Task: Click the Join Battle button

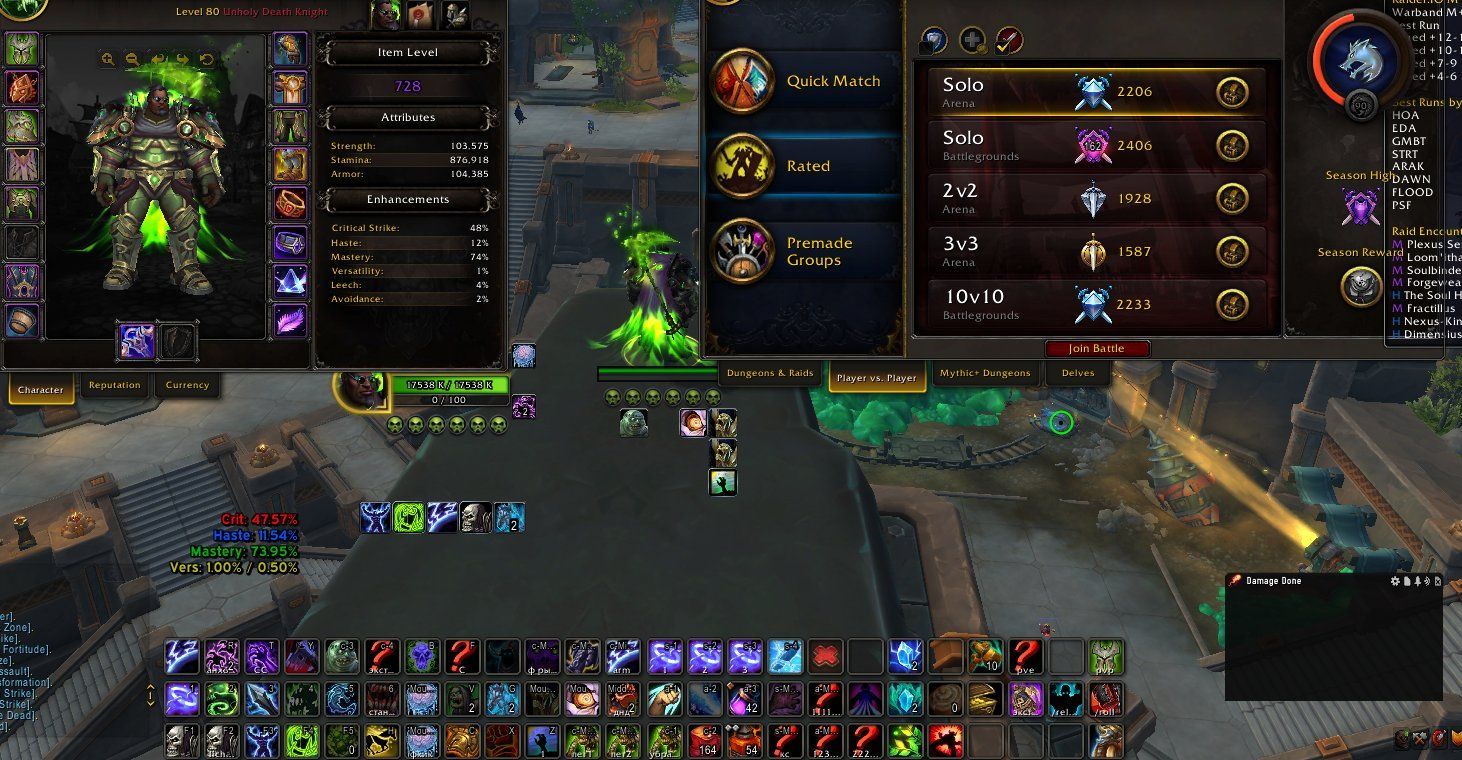Action: pyautogui.click(x=1097, y=349)
